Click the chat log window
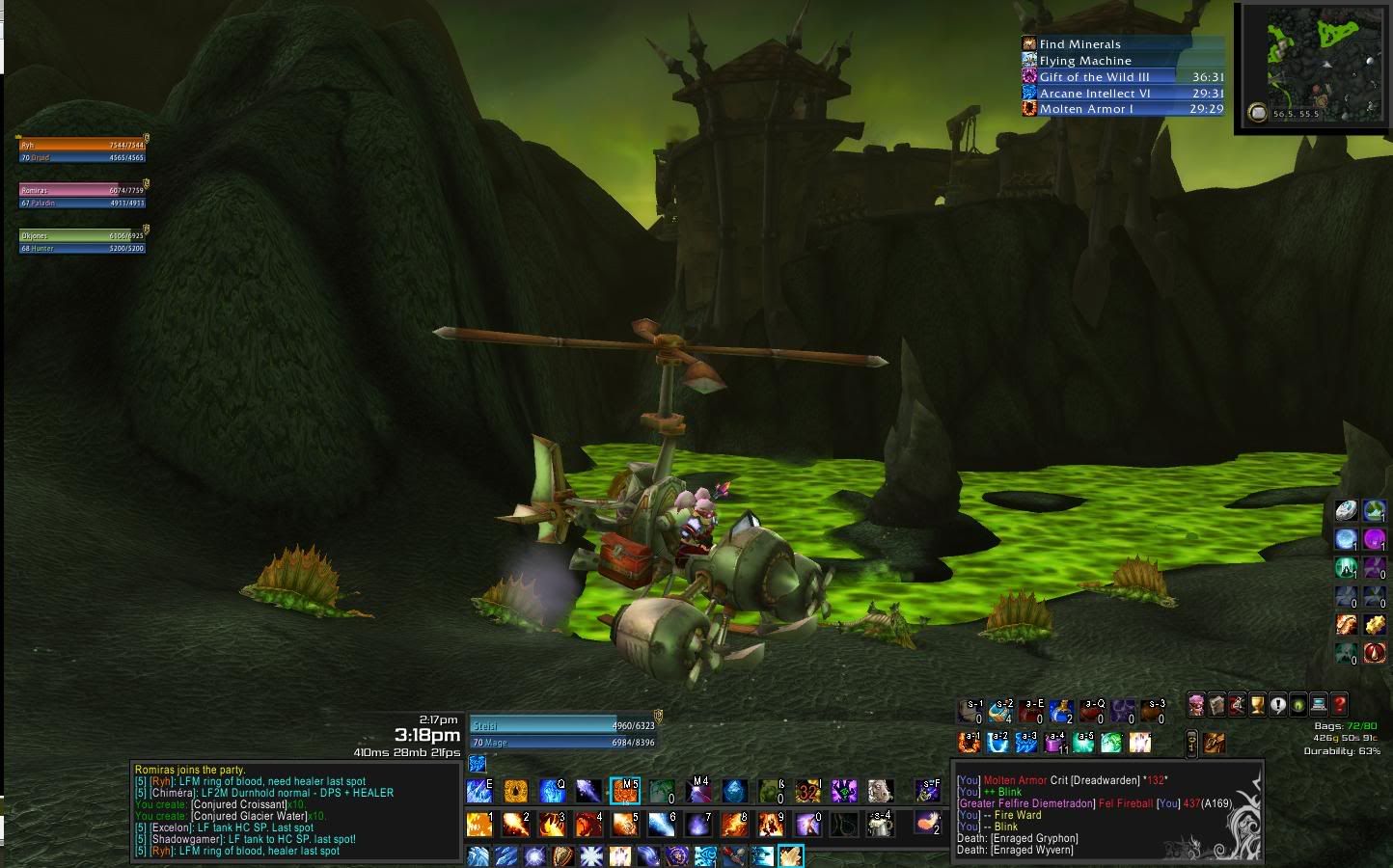Viewport: 1393px width, 868px height. (x=294, y=811)
